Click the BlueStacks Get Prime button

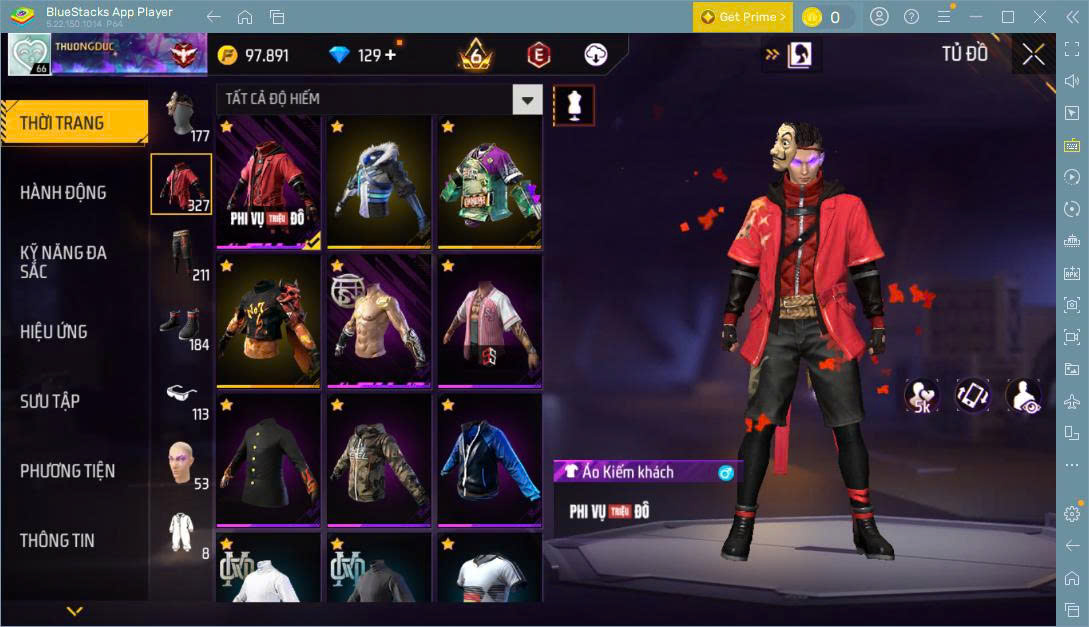pyautogui.click(x=744, y=17)
